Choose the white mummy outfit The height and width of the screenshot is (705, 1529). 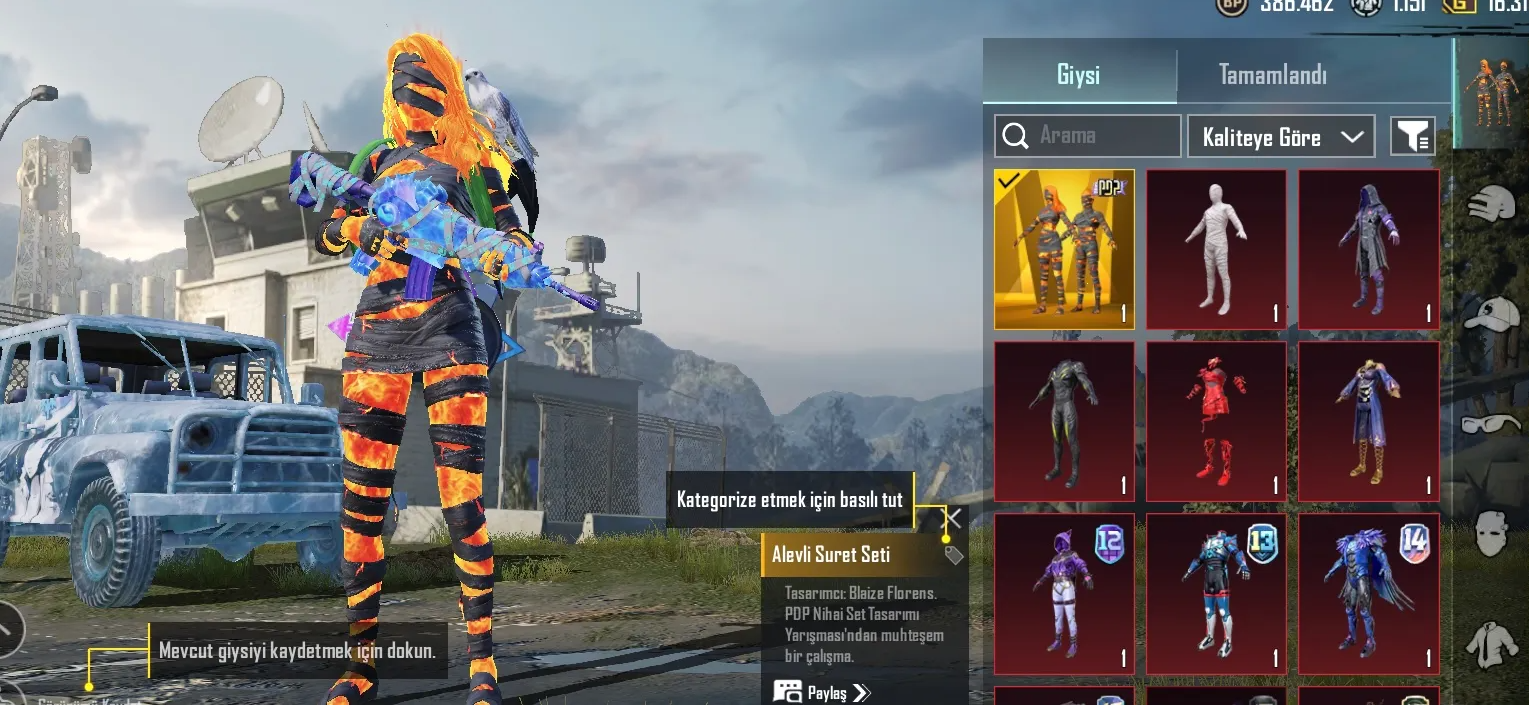(x=1216, y=249)
